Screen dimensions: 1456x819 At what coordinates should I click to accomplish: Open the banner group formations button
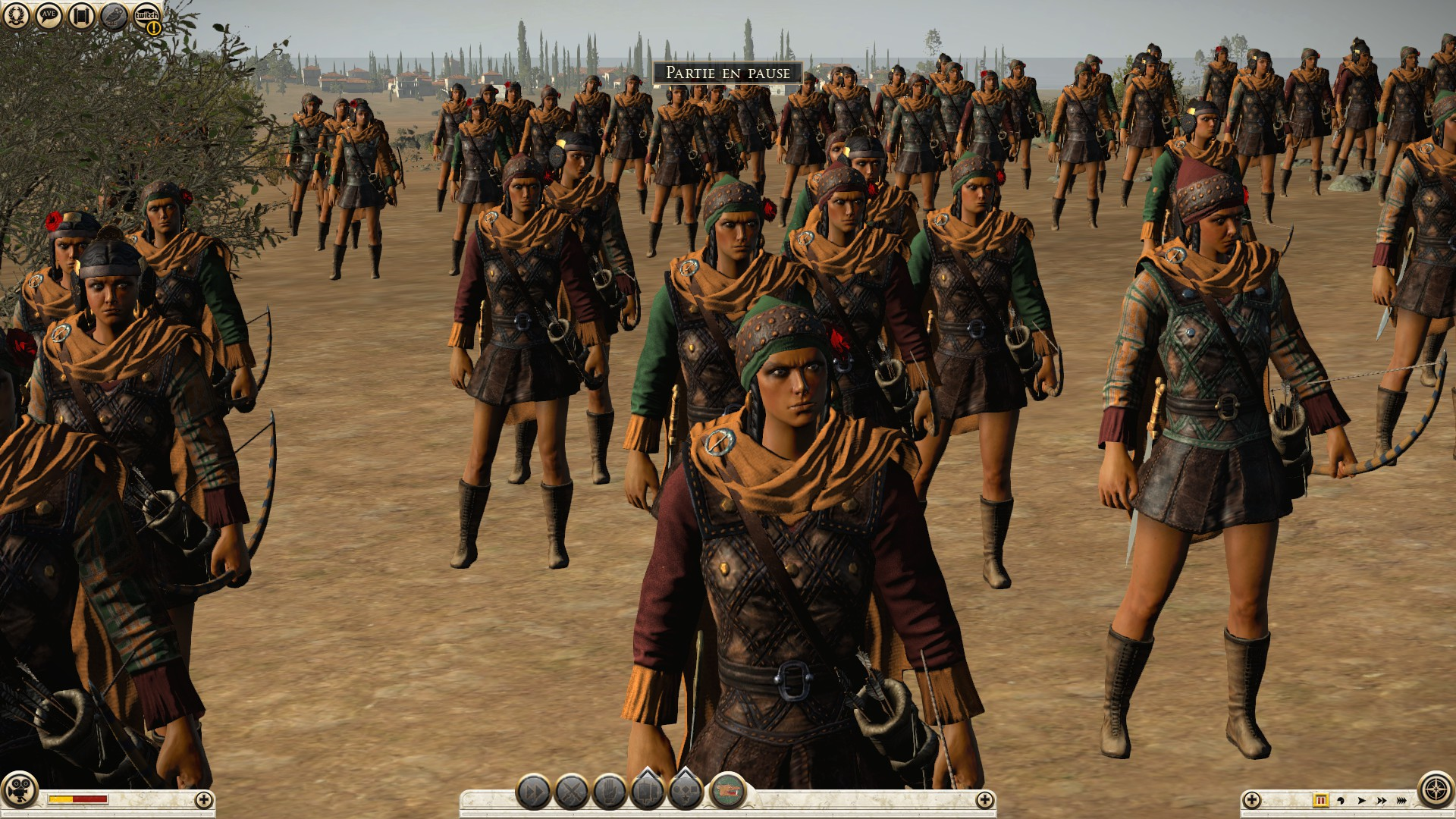coord(648,792)
